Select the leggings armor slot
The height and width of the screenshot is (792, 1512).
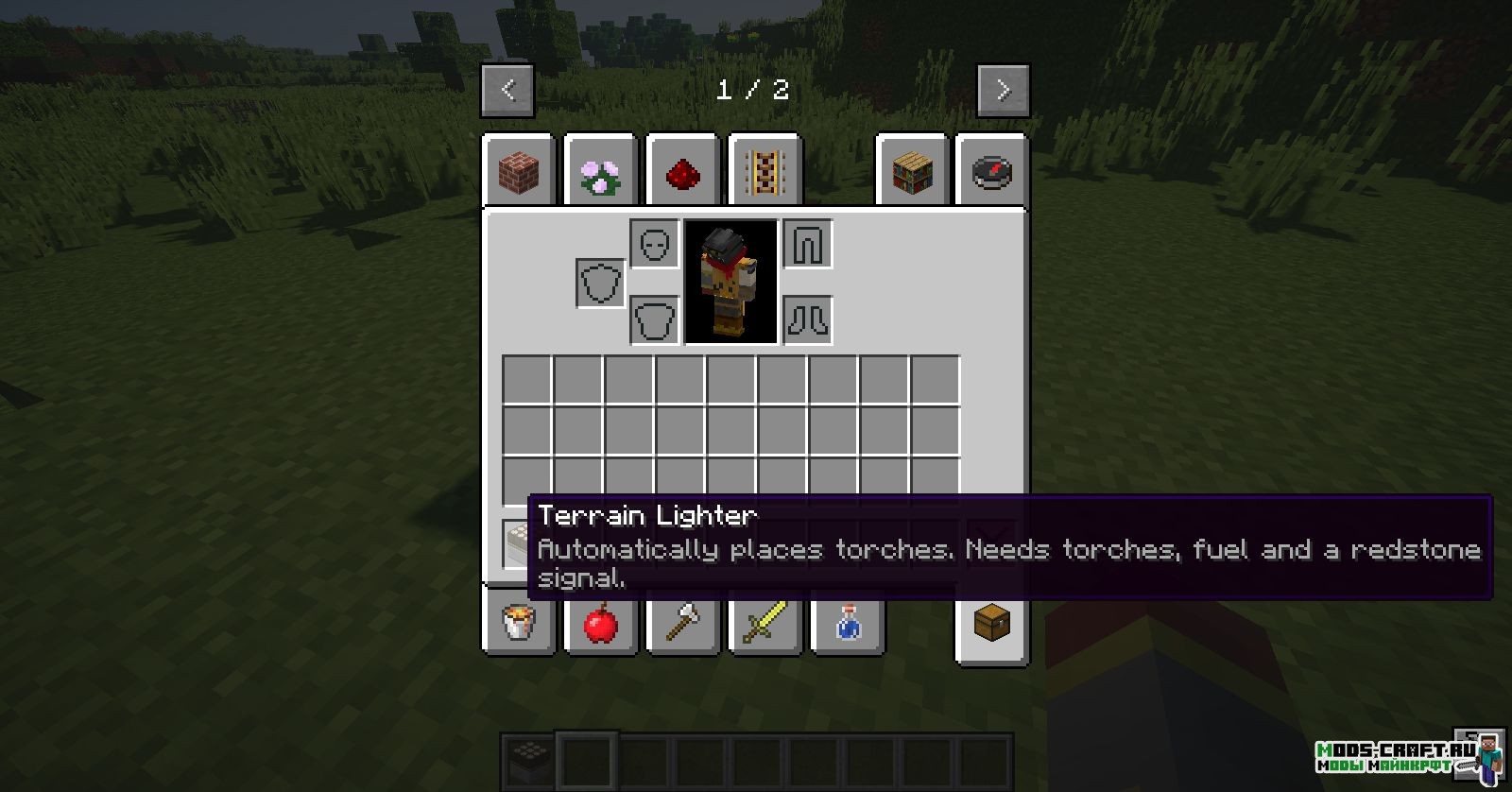click(x=808, y=245)
